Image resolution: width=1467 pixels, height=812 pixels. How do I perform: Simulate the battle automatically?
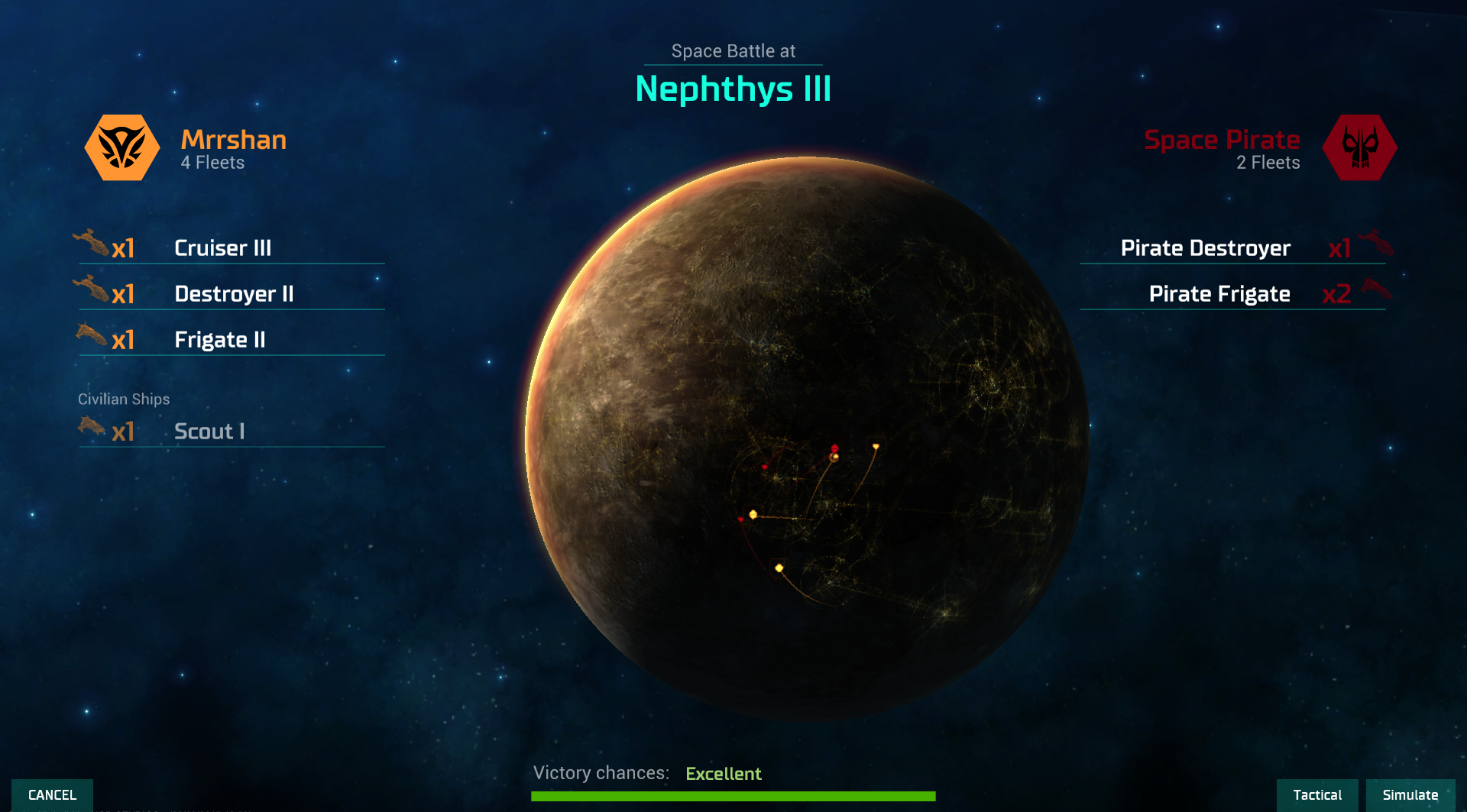pos(1410,794)
